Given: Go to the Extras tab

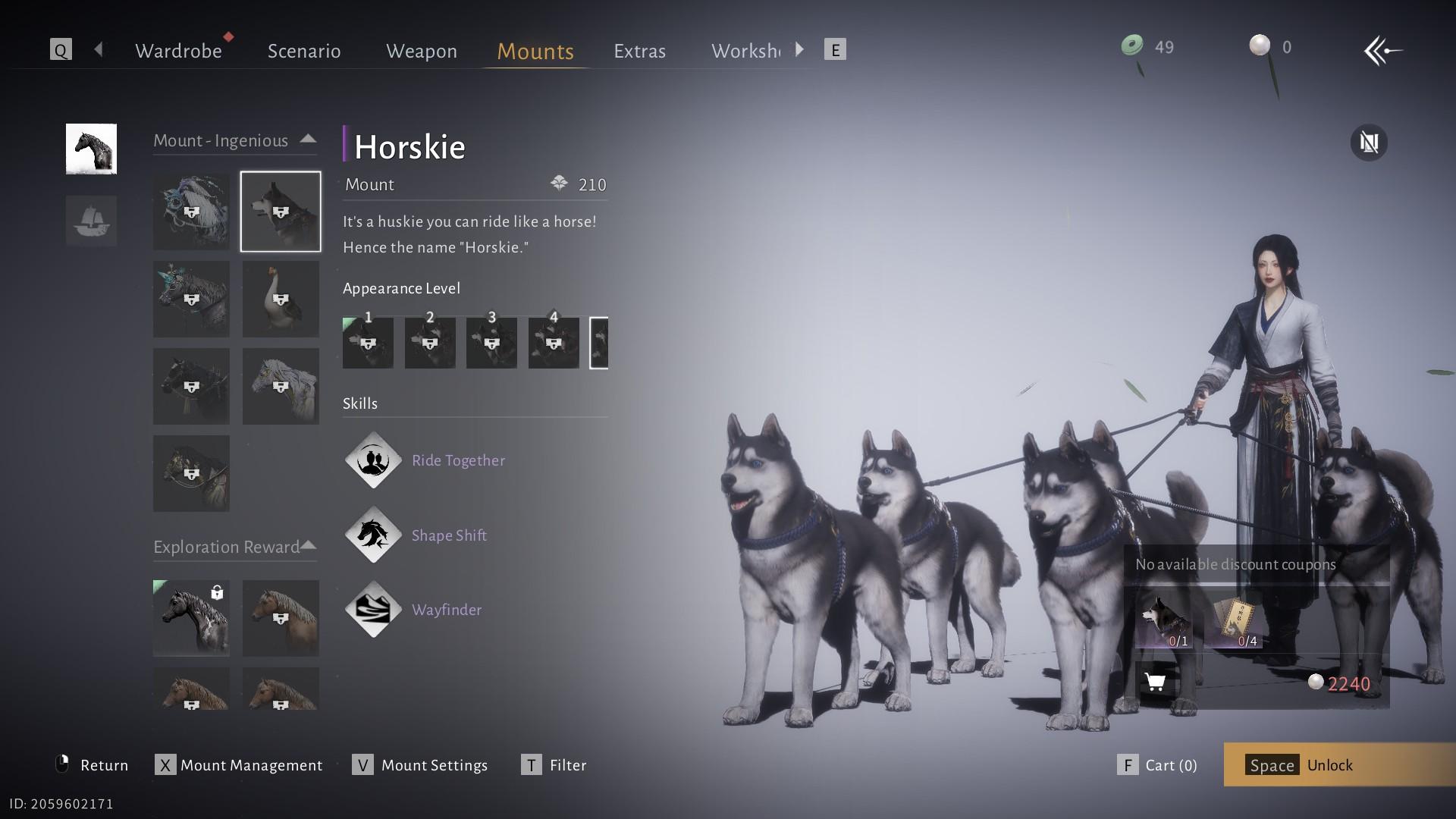Looking at the screenshot, I should (x=639, y=51).
